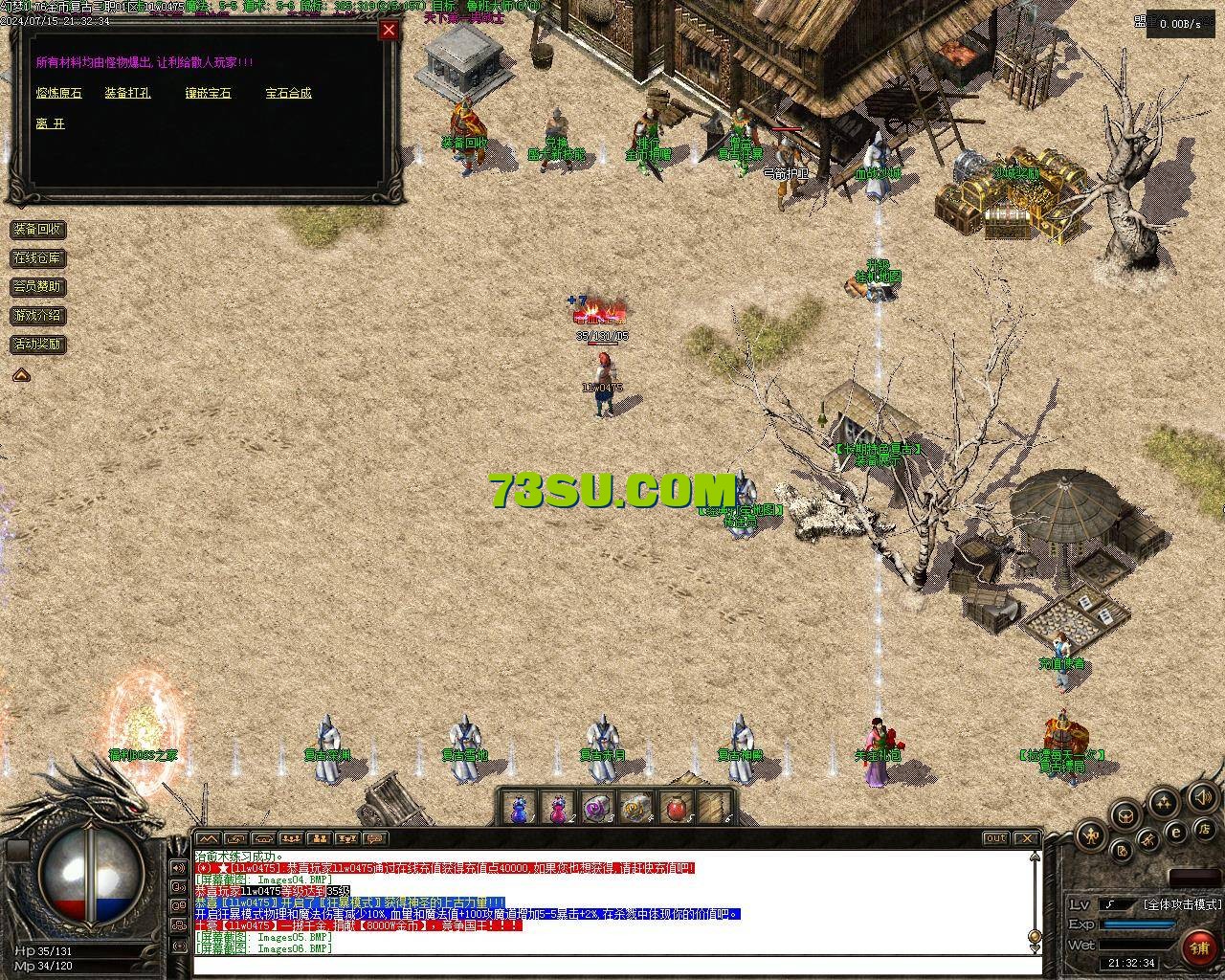This screenshot has width=1225, height=980.
Task: Select the 装备打孔 dialog option
Action: [127, 93]
